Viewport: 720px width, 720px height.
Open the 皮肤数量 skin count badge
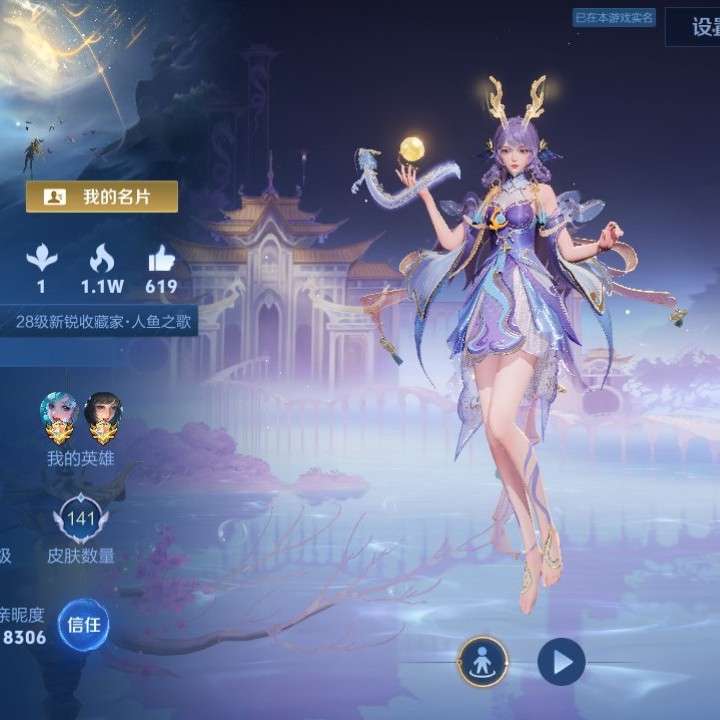click(x=80, y=520)
